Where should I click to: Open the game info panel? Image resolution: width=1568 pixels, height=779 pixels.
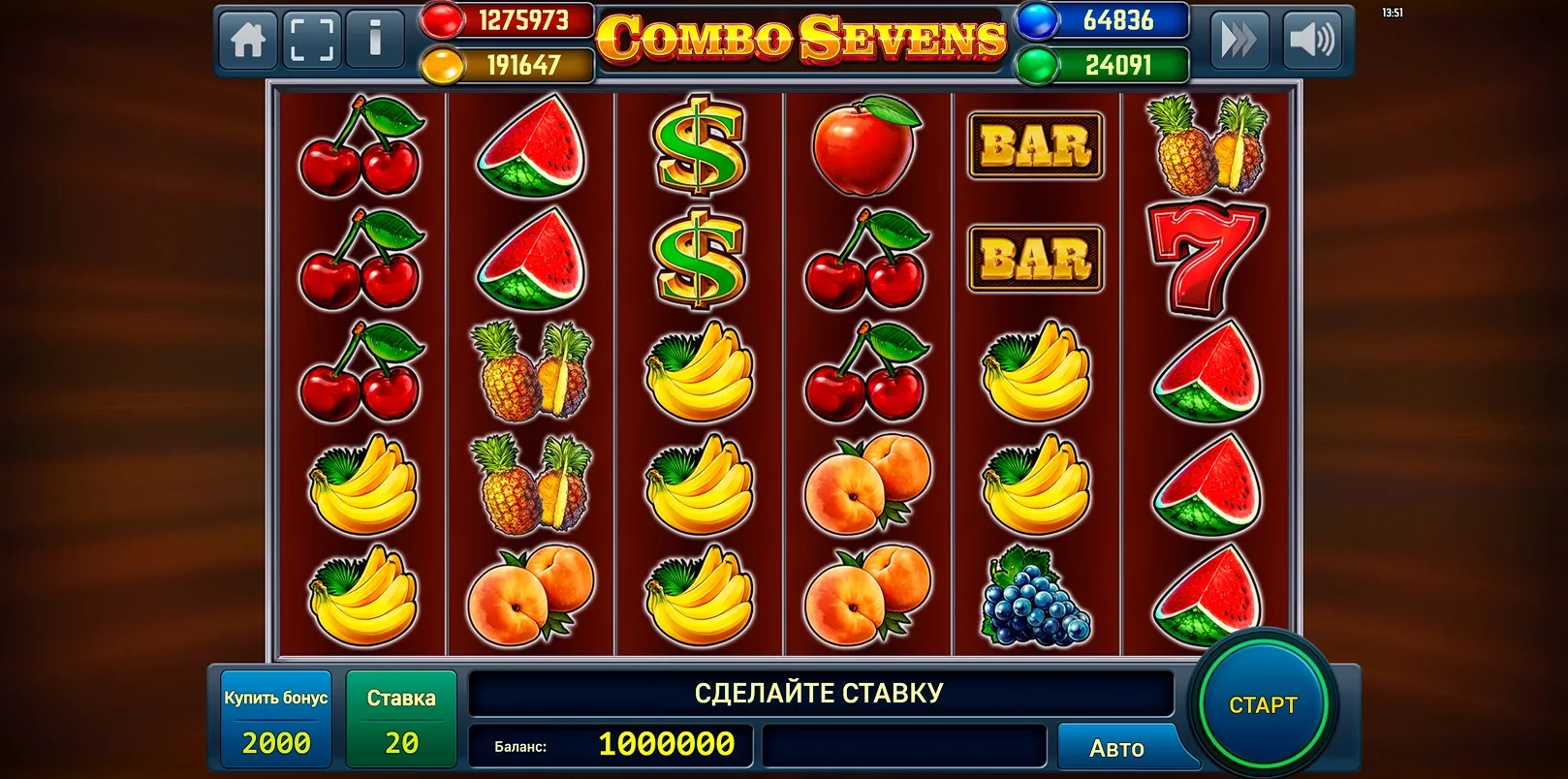tap(377, 40)
